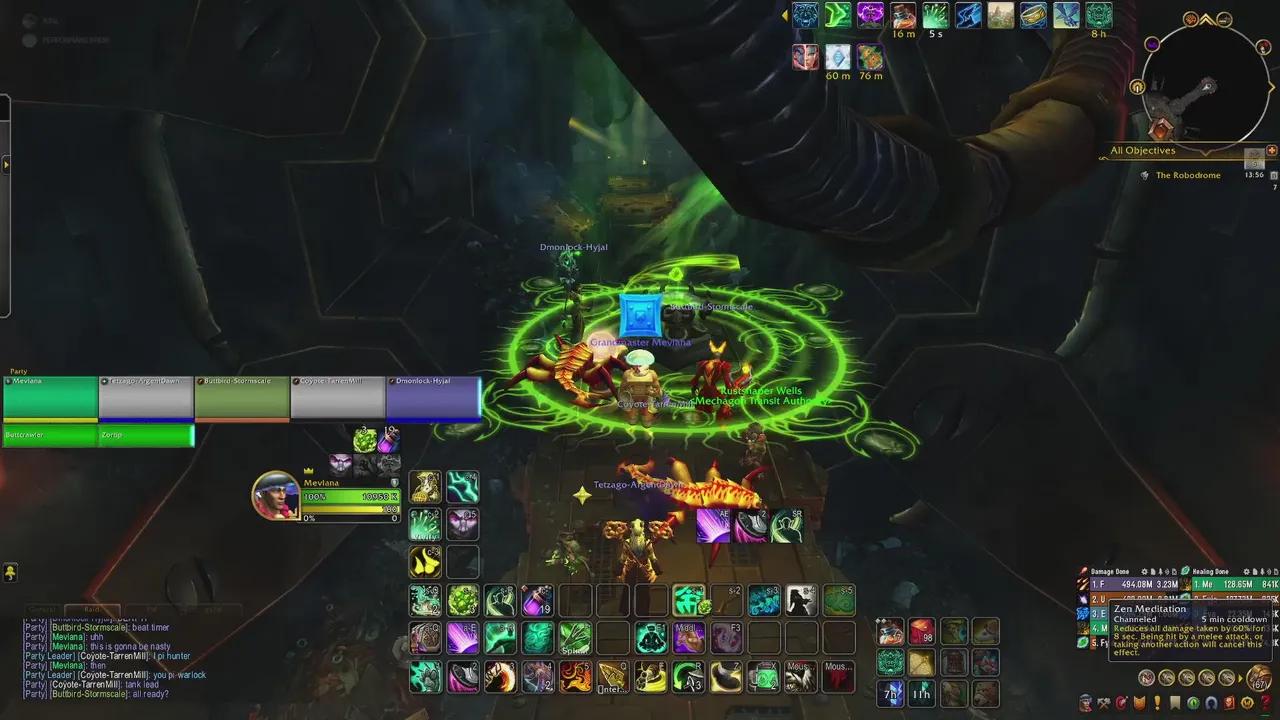Open the Help menu question mark icon
Image resolution: width=1280 pixels, height=720 pixels.
pyautogui.click(x=1265, y=705)
